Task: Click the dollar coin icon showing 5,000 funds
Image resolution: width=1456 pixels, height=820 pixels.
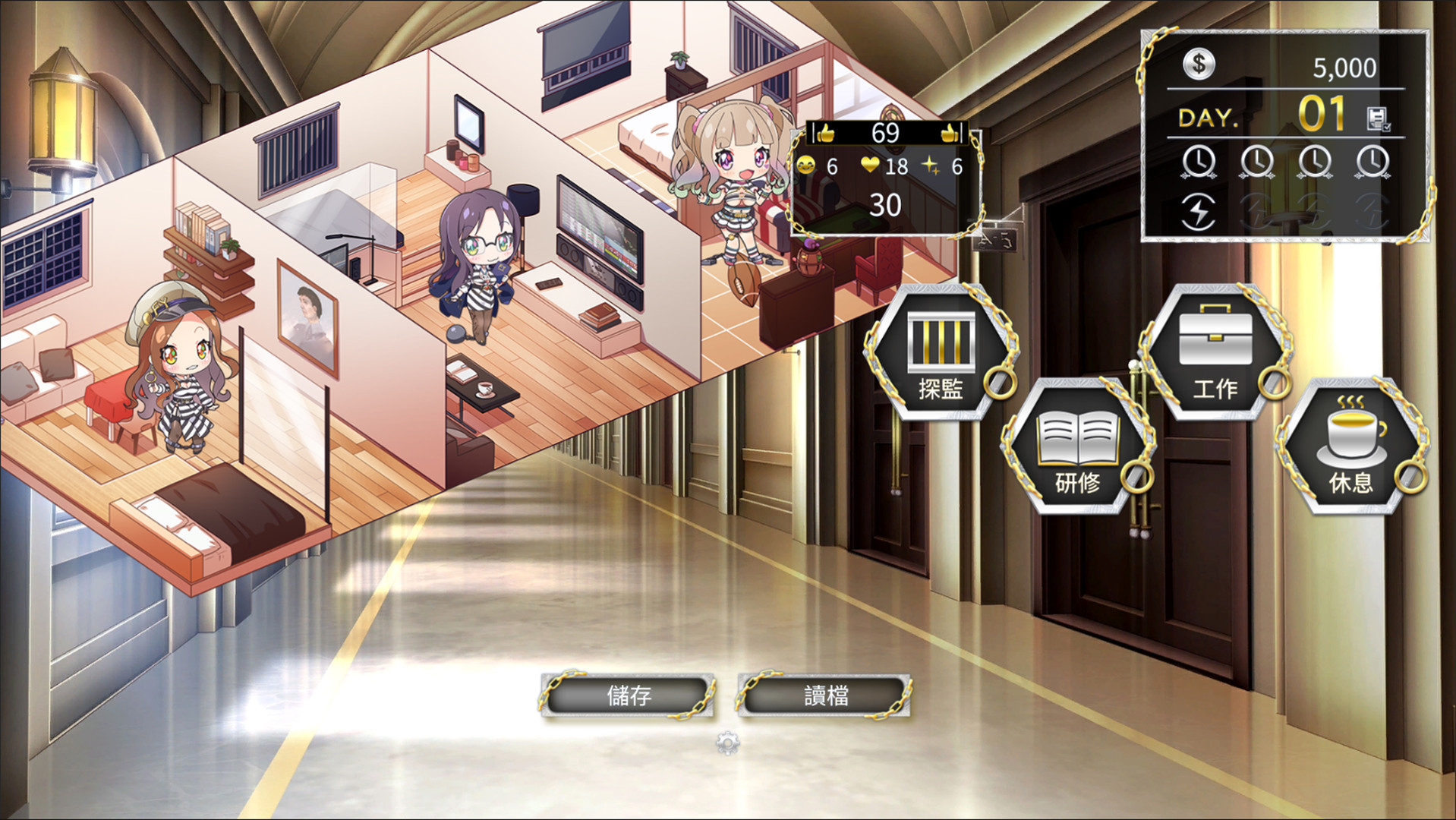Action: click(x=1199, y=65)
